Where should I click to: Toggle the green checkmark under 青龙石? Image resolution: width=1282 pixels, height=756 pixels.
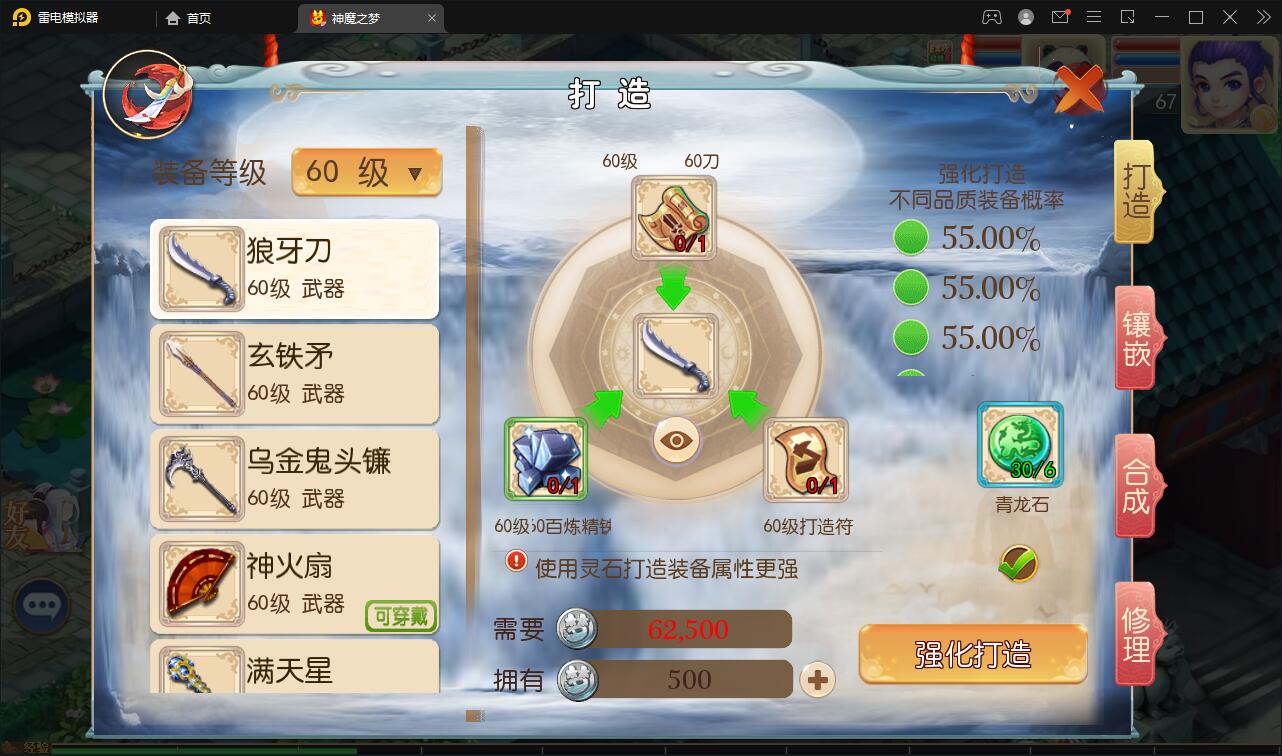point(1017,564)
